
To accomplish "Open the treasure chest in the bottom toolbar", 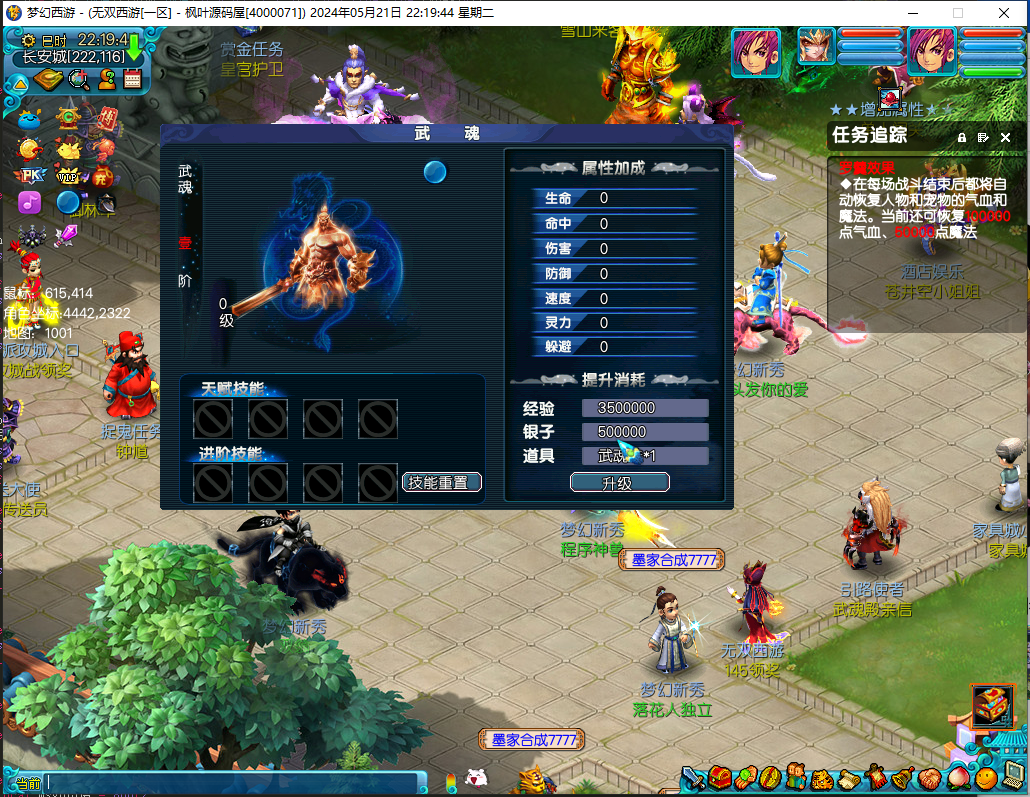I will point(720,778).
